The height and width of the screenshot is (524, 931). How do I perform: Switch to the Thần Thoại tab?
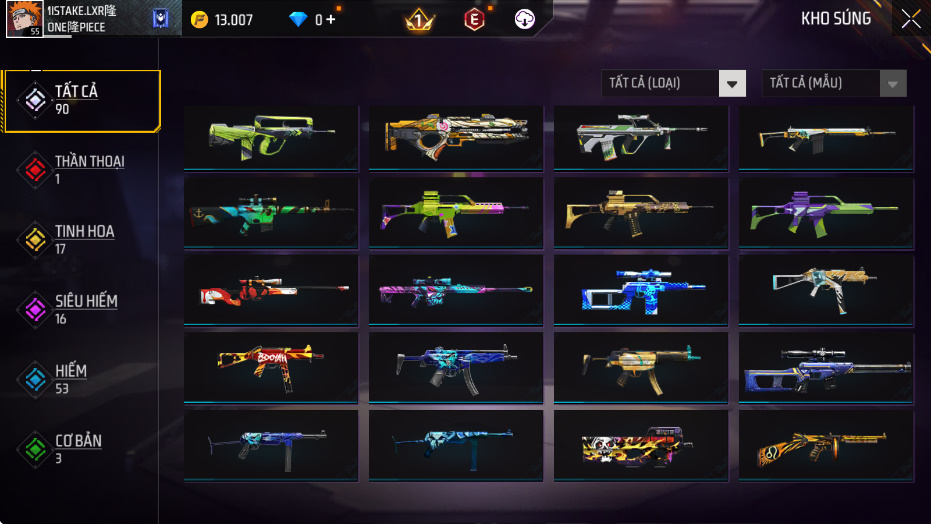80,169
